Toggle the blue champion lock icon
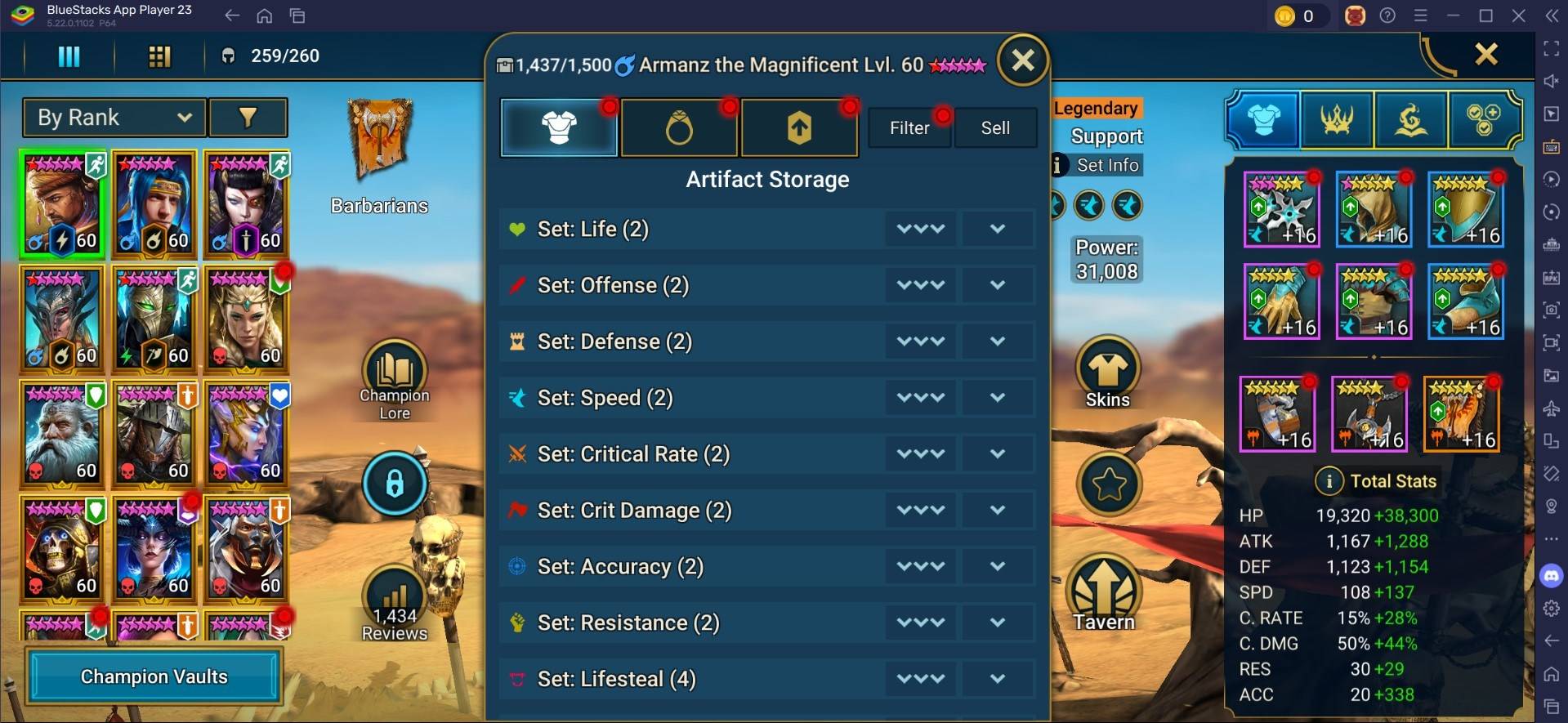This screenshot has height=723, width=1568. point(395,483)
